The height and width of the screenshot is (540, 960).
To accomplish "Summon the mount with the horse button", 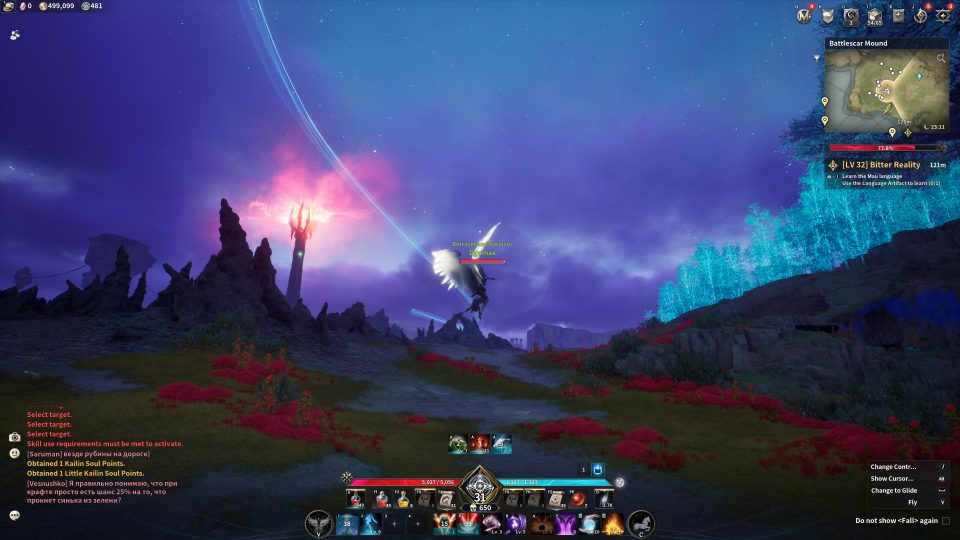I will pyautogui.click(x=641, y=523).
